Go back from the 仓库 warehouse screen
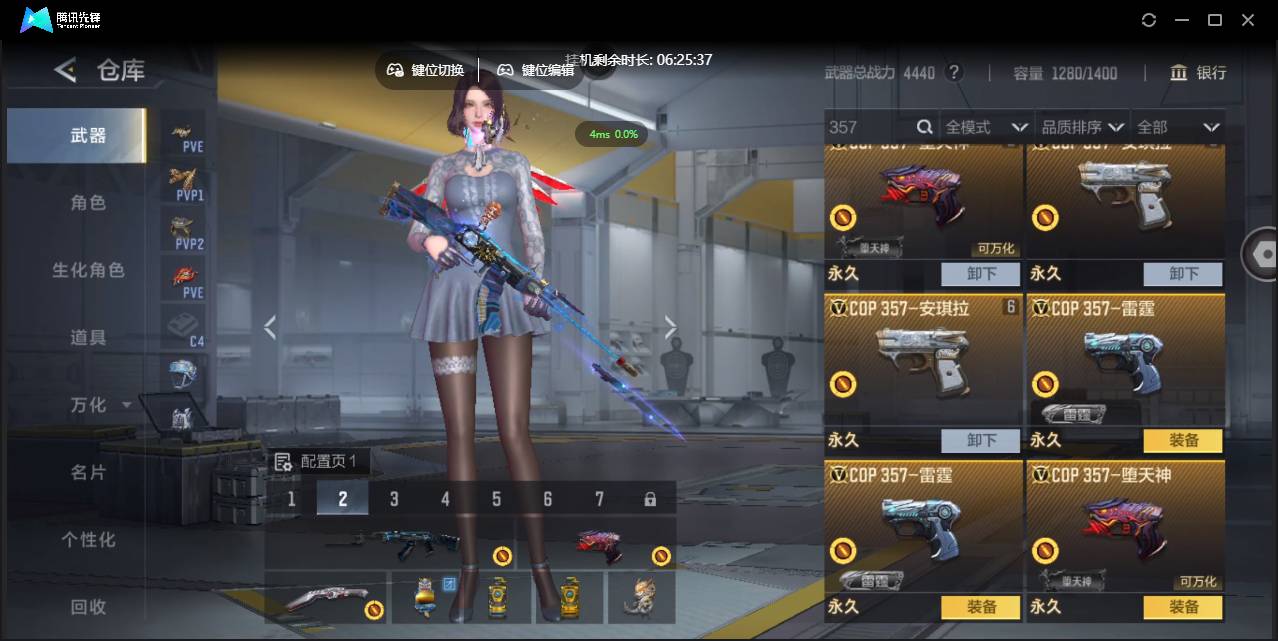Screen dimensions: 1278x641 coord(66,70)
